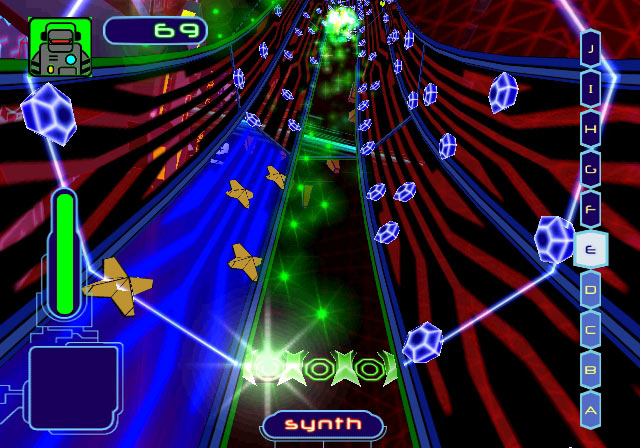The width and height of the screenshot is (640, 448).
Task: Select the synth track label
Action: (322, 424)
